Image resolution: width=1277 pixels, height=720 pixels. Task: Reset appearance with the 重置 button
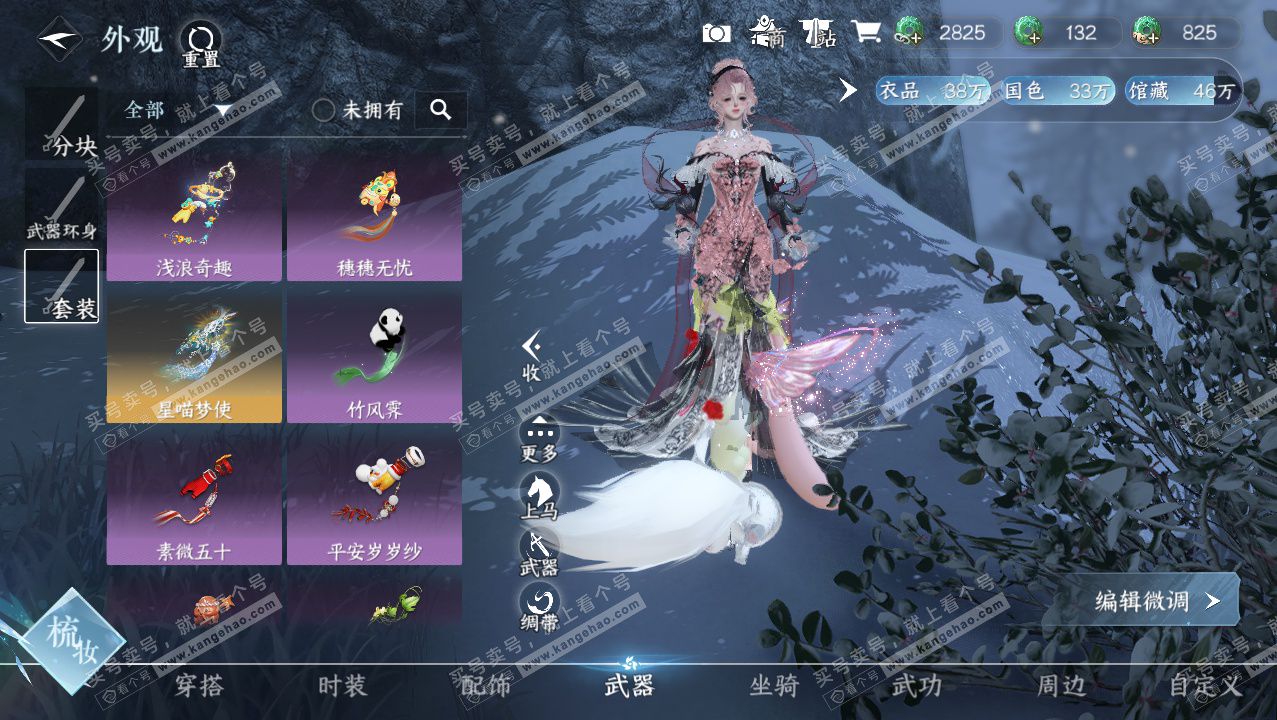[x=200, y=44]
